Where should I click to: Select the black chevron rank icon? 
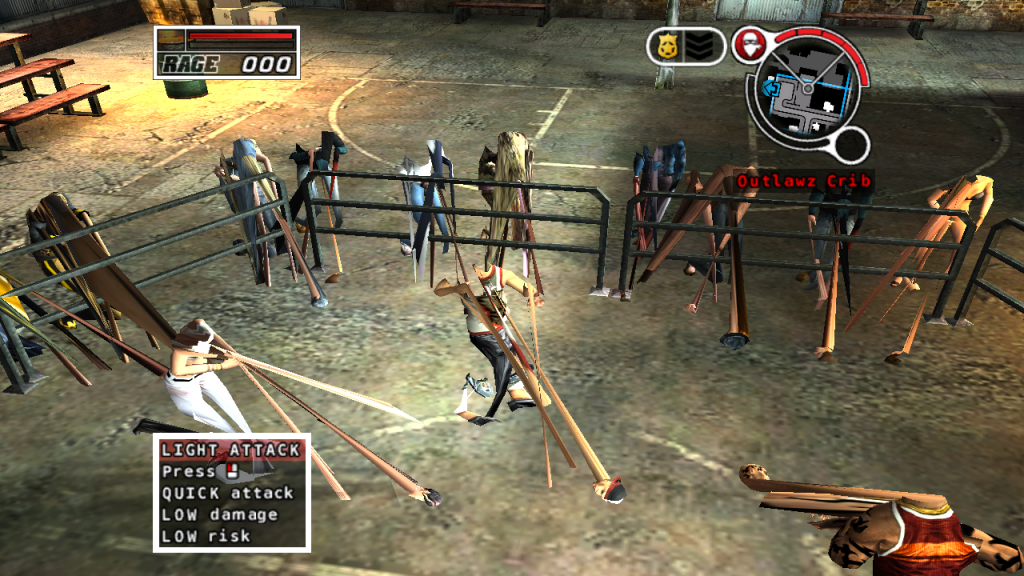pos(699,46)
